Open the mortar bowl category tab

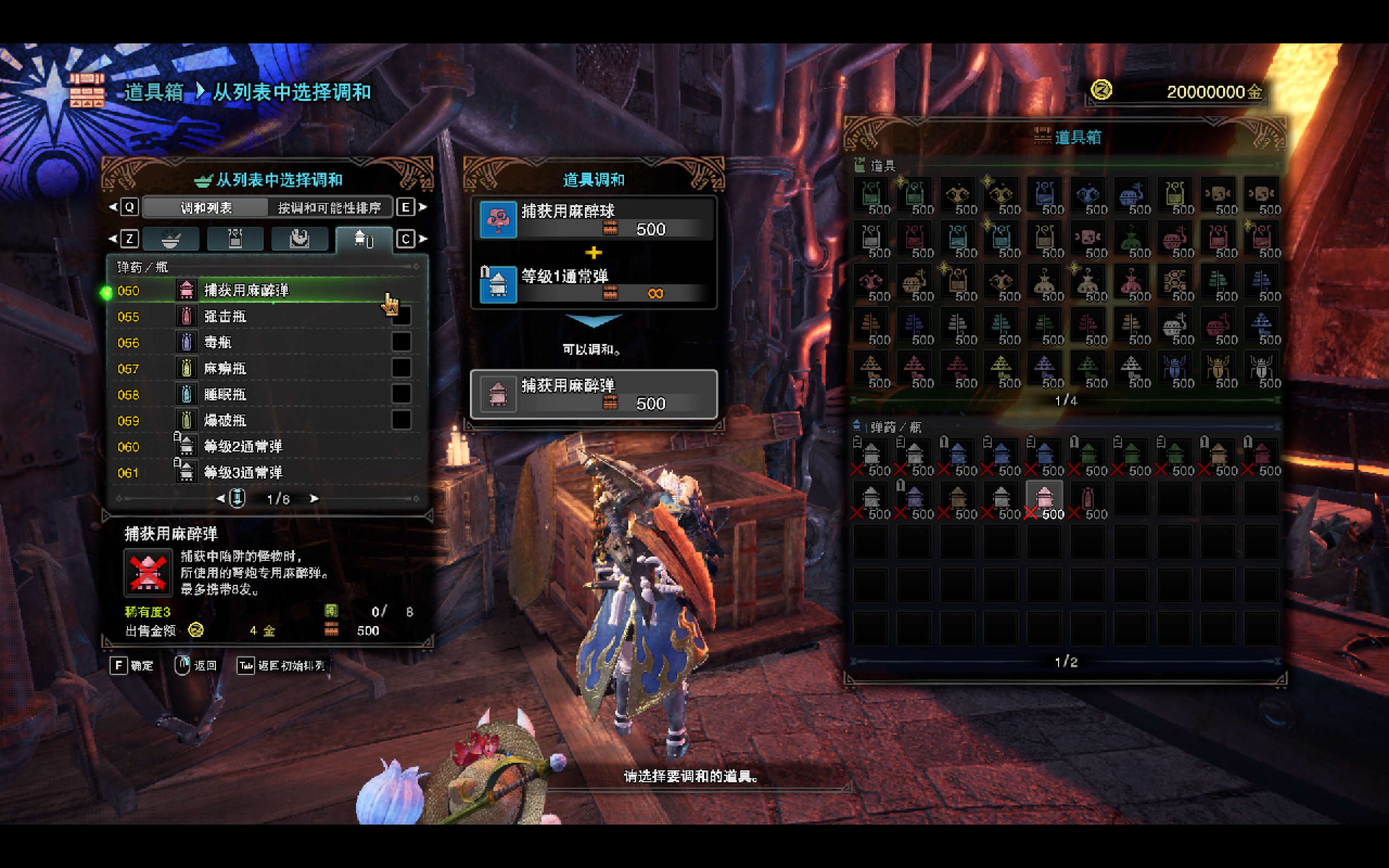(x=171, y=239)
